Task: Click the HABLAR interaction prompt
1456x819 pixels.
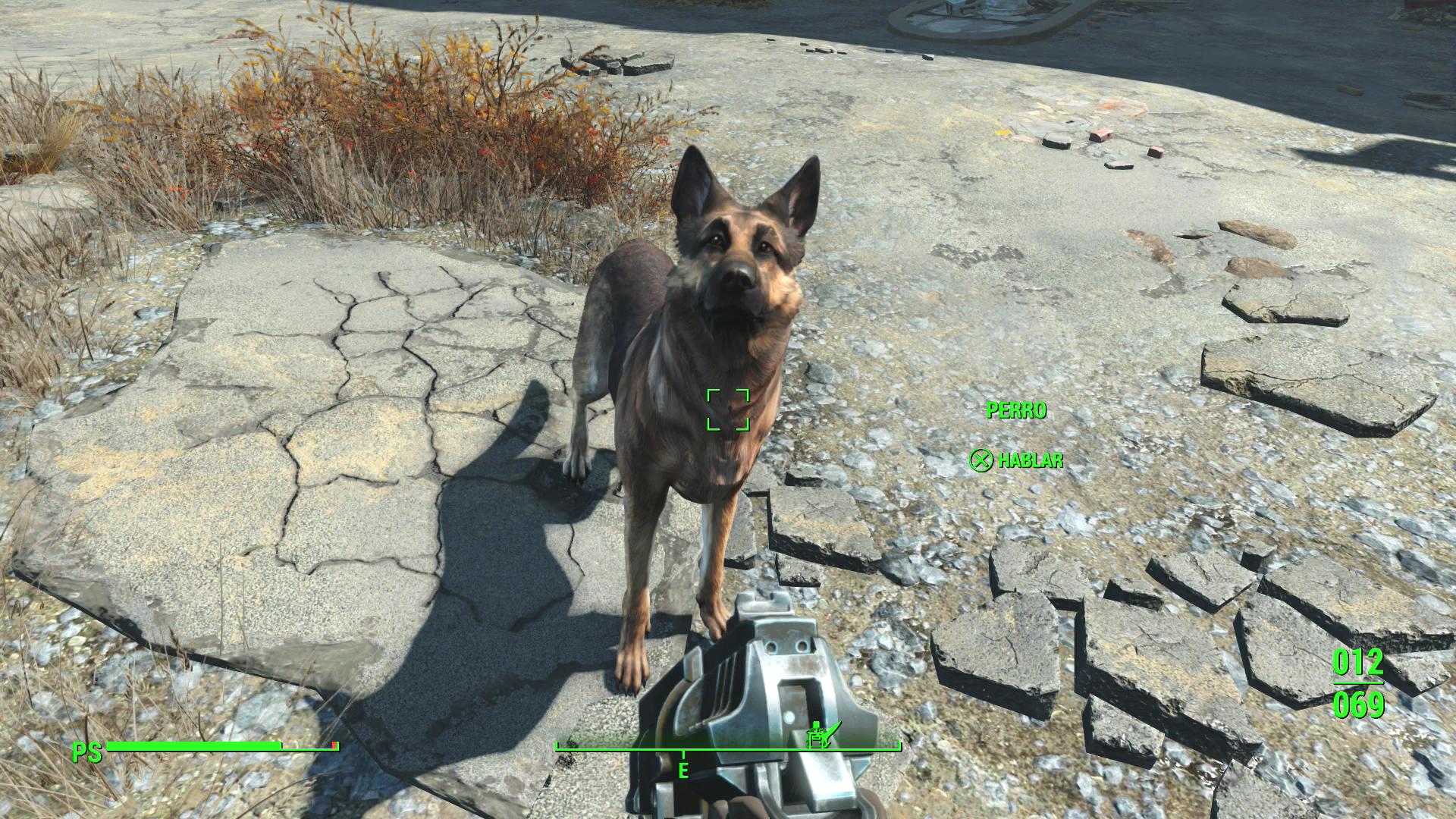Action: (x=1028, y=459)
